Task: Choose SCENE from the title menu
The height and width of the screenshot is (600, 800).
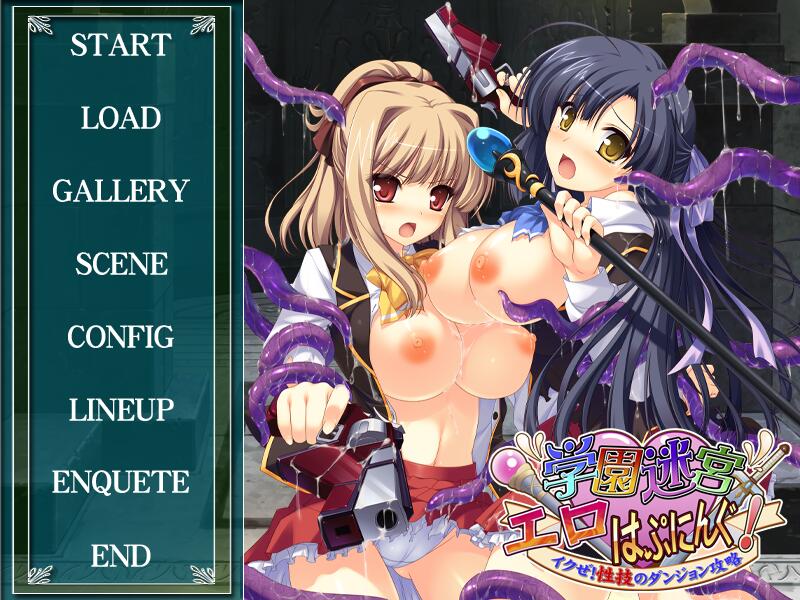Action: pos(121,264)
